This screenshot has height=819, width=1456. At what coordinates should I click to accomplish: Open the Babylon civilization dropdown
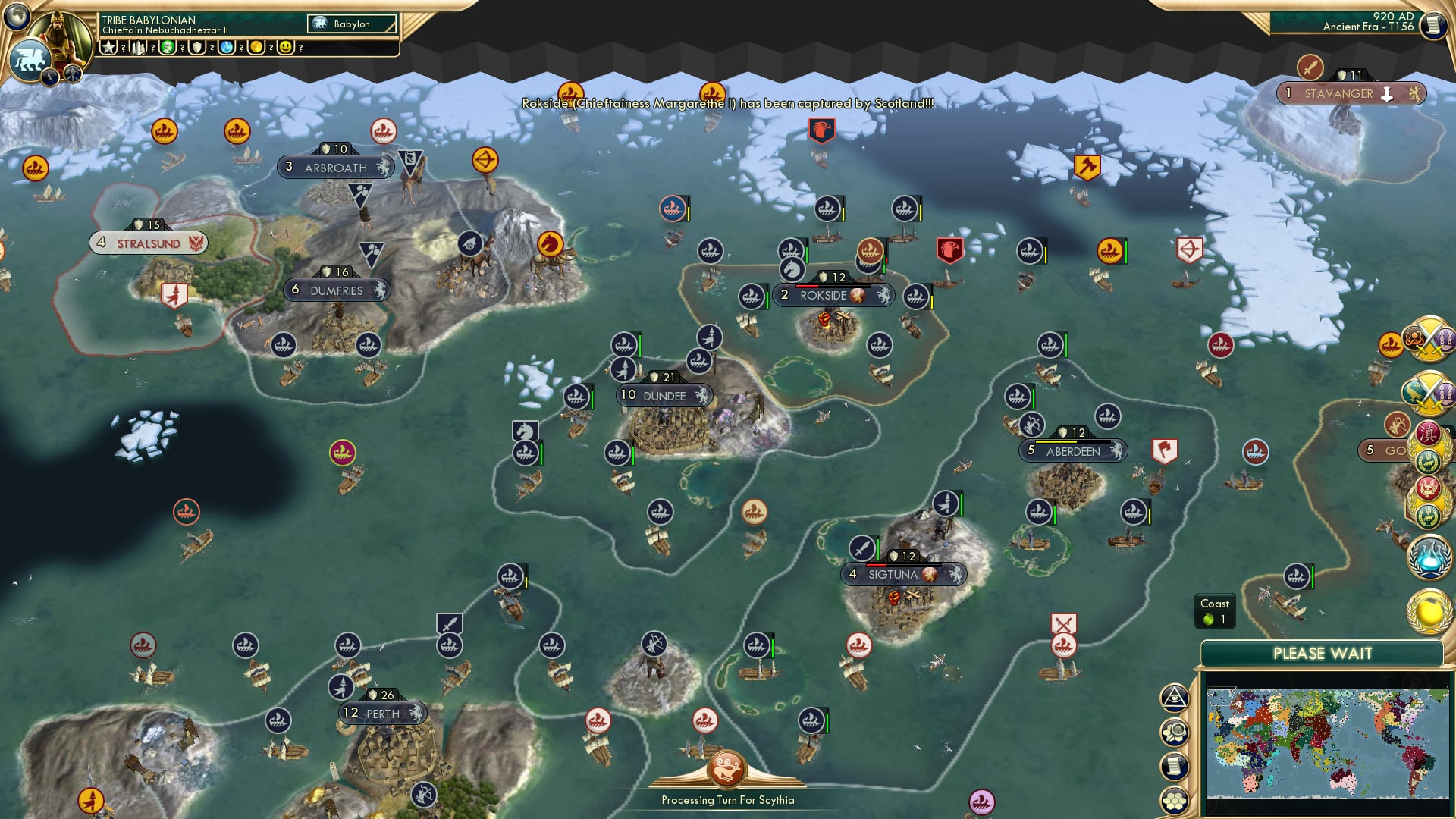point(350,24)
